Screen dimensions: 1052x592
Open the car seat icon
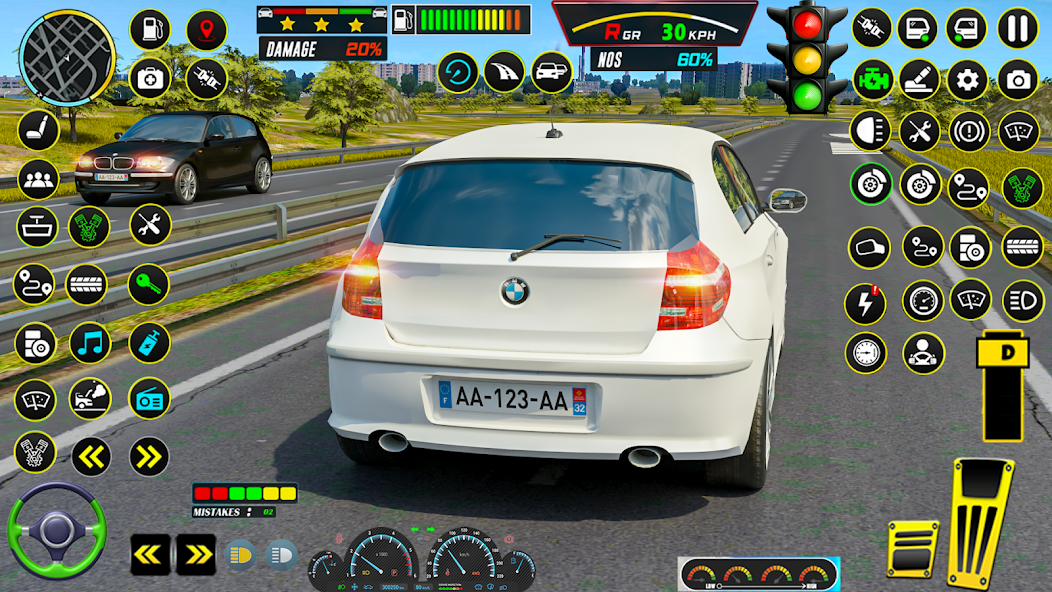(37, 130)
